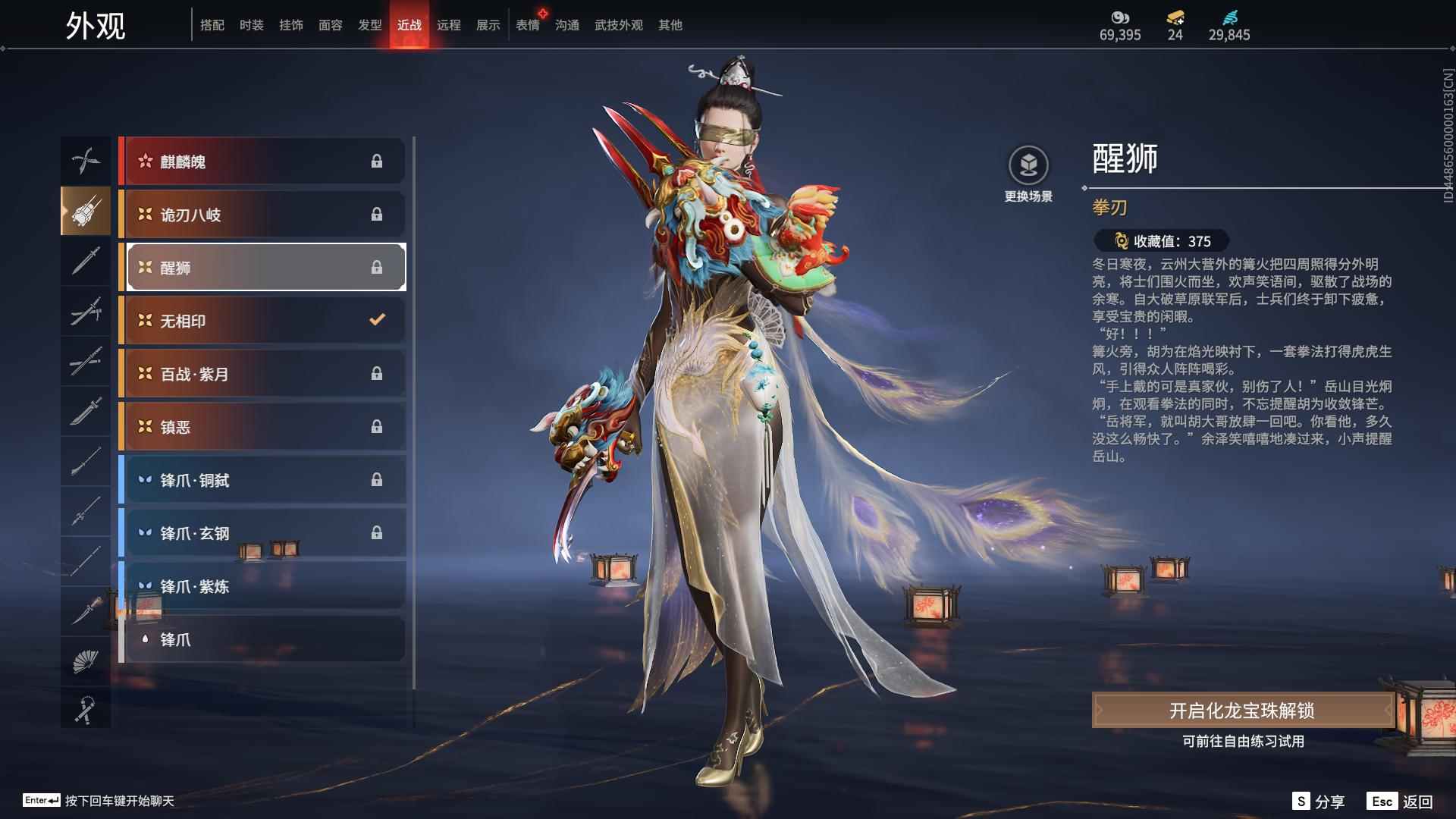Click the lock icon on 麒麟魄 entry
The height and width of the screenshot is (819, 1456).
point(377,161)
